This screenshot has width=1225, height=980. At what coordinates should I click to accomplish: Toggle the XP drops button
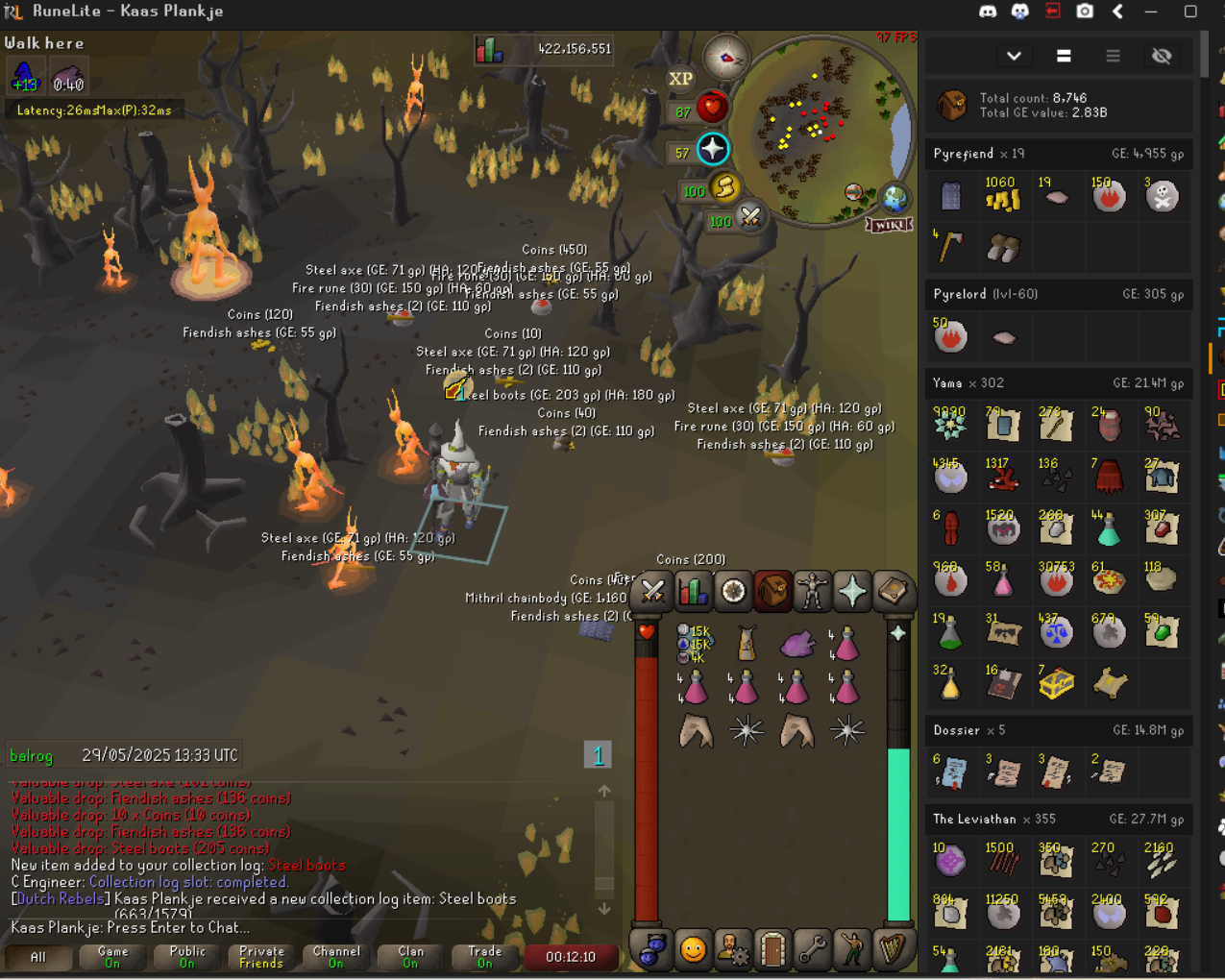pos(680,79)
